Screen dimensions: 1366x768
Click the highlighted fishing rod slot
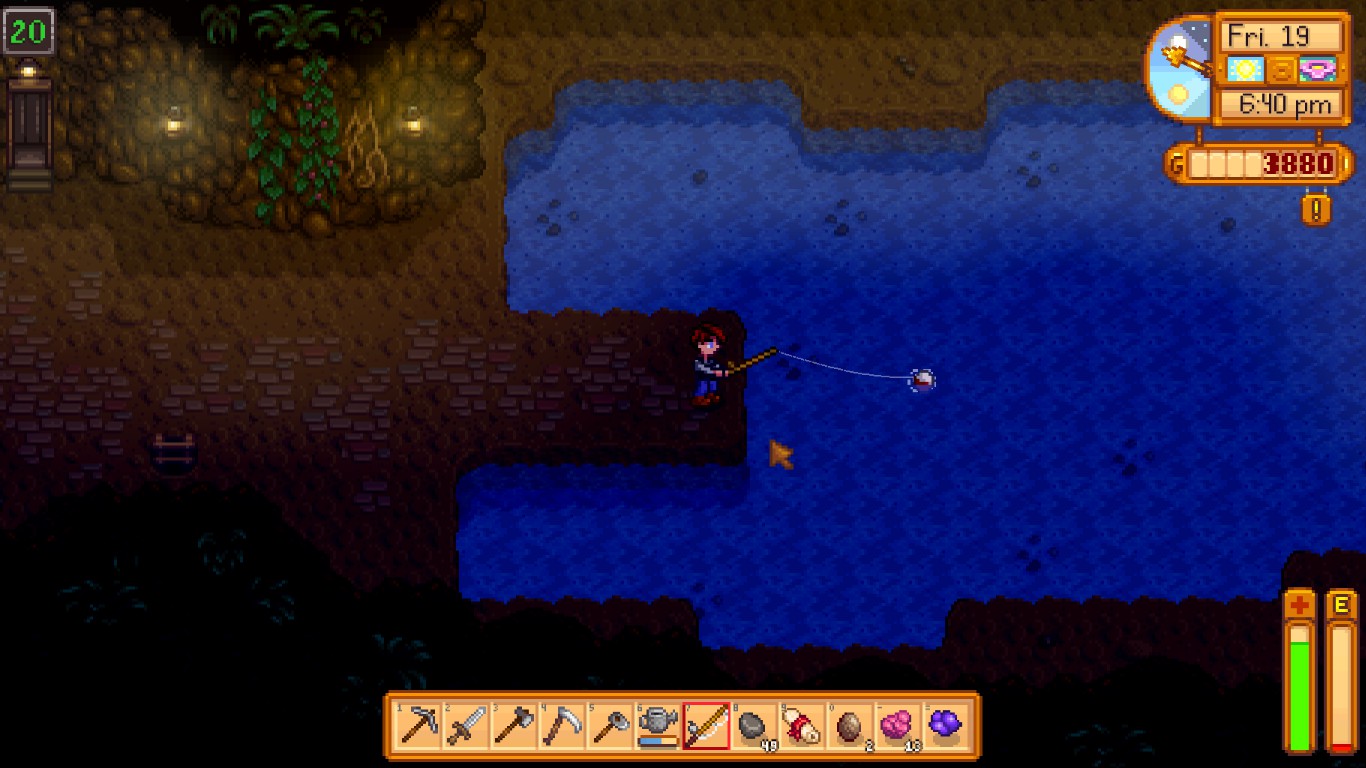click(706, 725)
